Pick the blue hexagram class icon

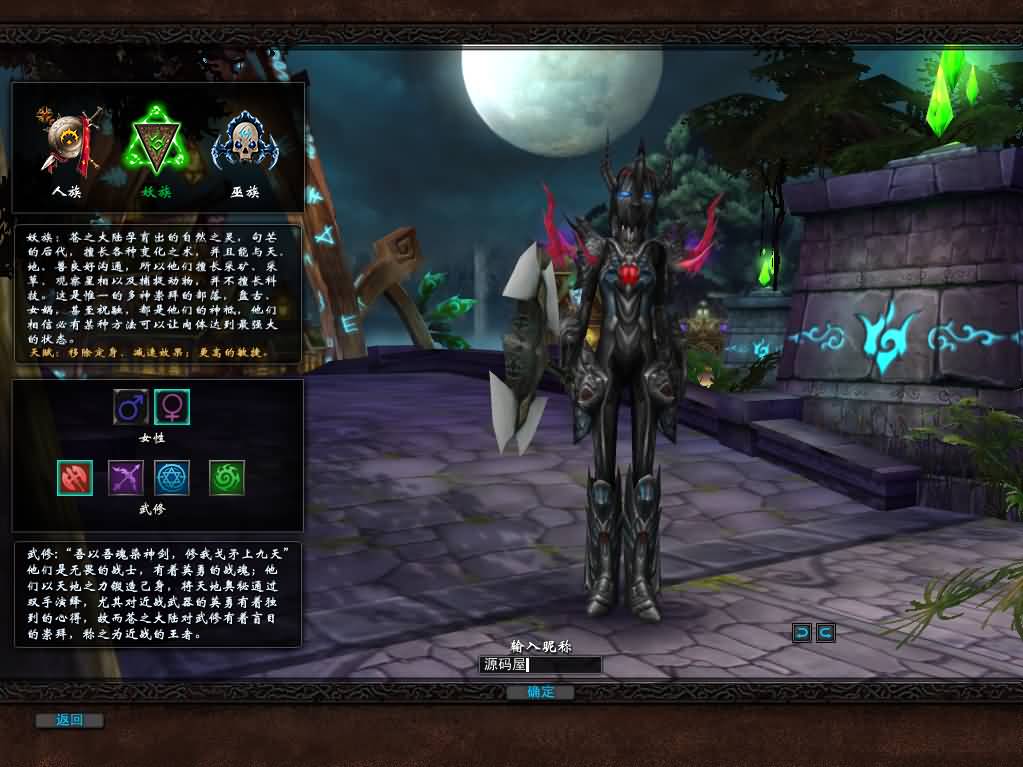pos(173,478)
